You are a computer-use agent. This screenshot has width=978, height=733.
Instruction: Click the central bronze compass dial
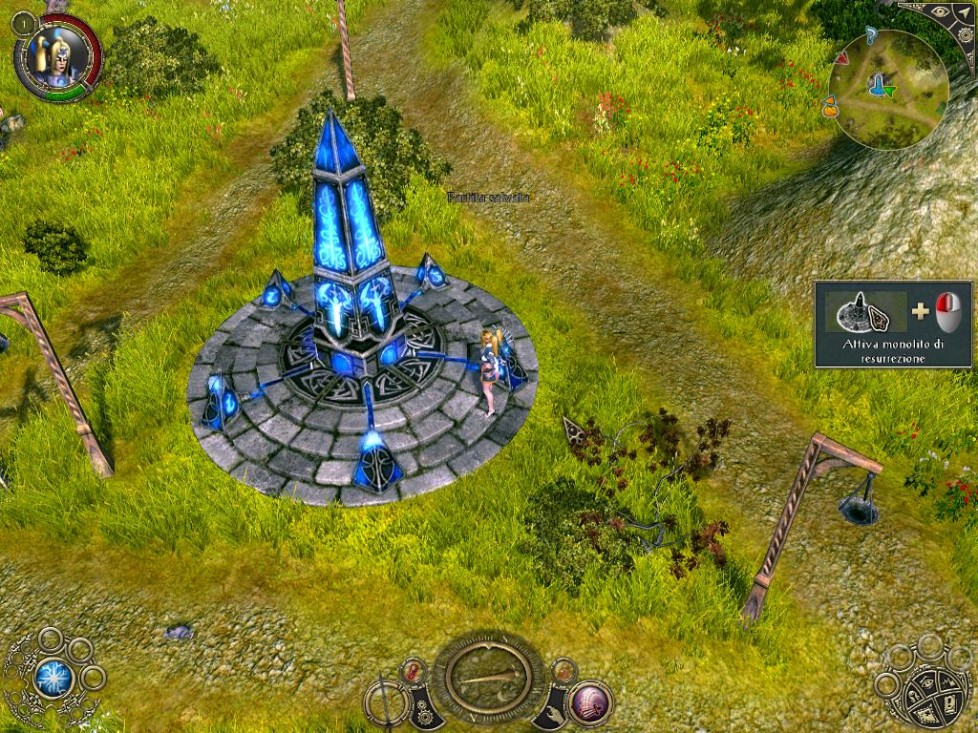[489, 677]
